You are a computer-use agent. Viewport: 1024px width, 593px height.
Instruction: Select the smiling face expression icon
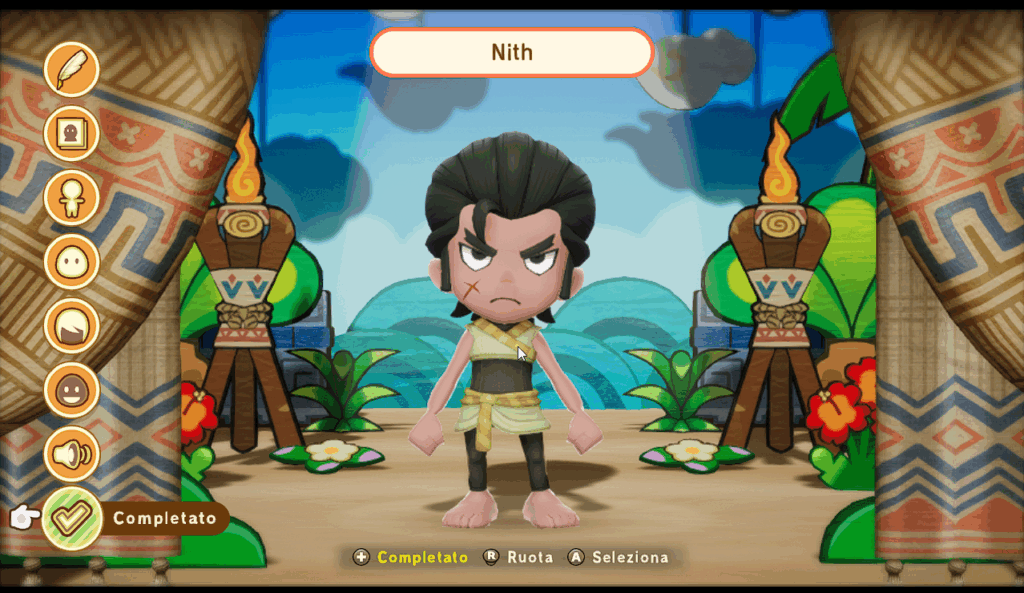coord(72,390)
